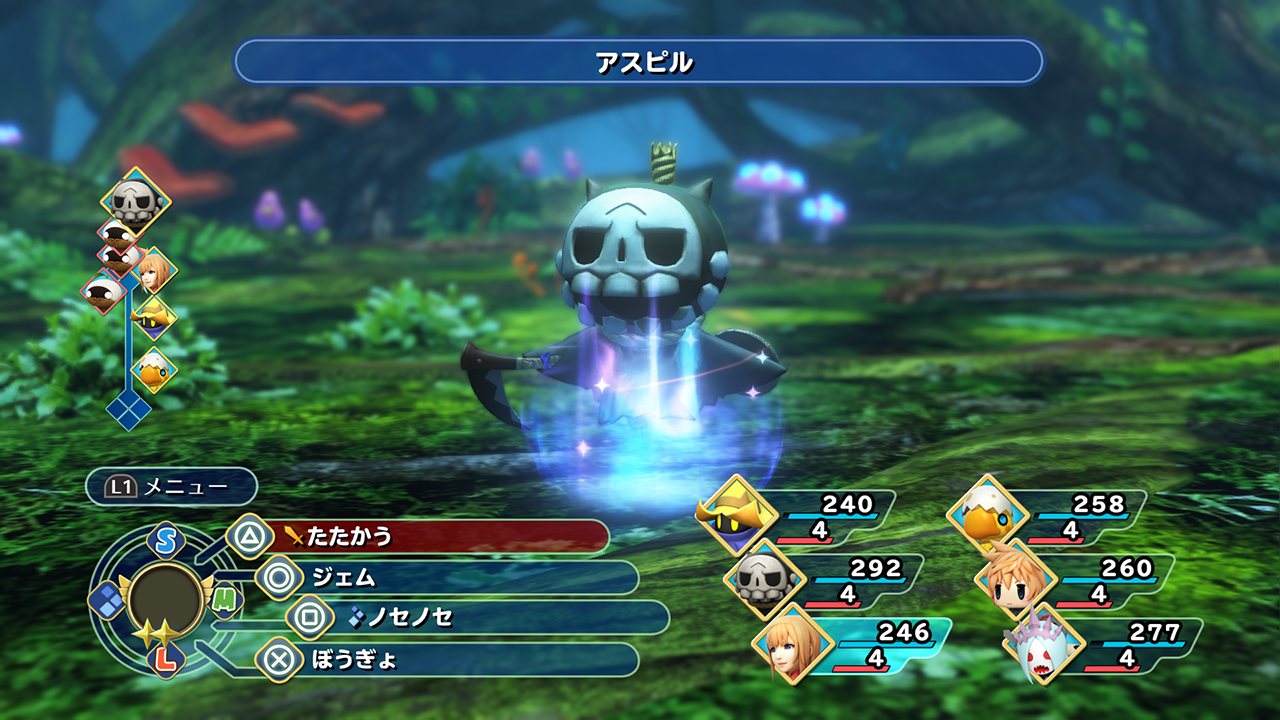The height and width of the screenshot is (720, 1280).
Task: Click the Black Mage icon in the left stack
Action: (153, 318)
